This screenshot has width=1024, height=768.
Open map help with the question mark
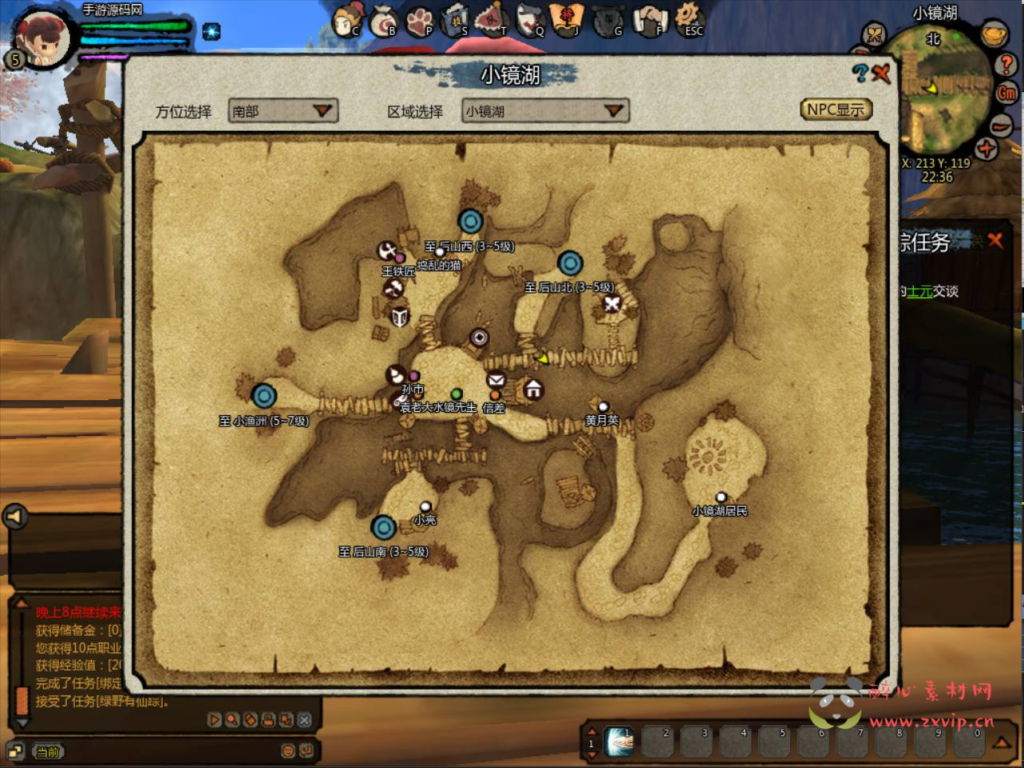tap(859, 73)
